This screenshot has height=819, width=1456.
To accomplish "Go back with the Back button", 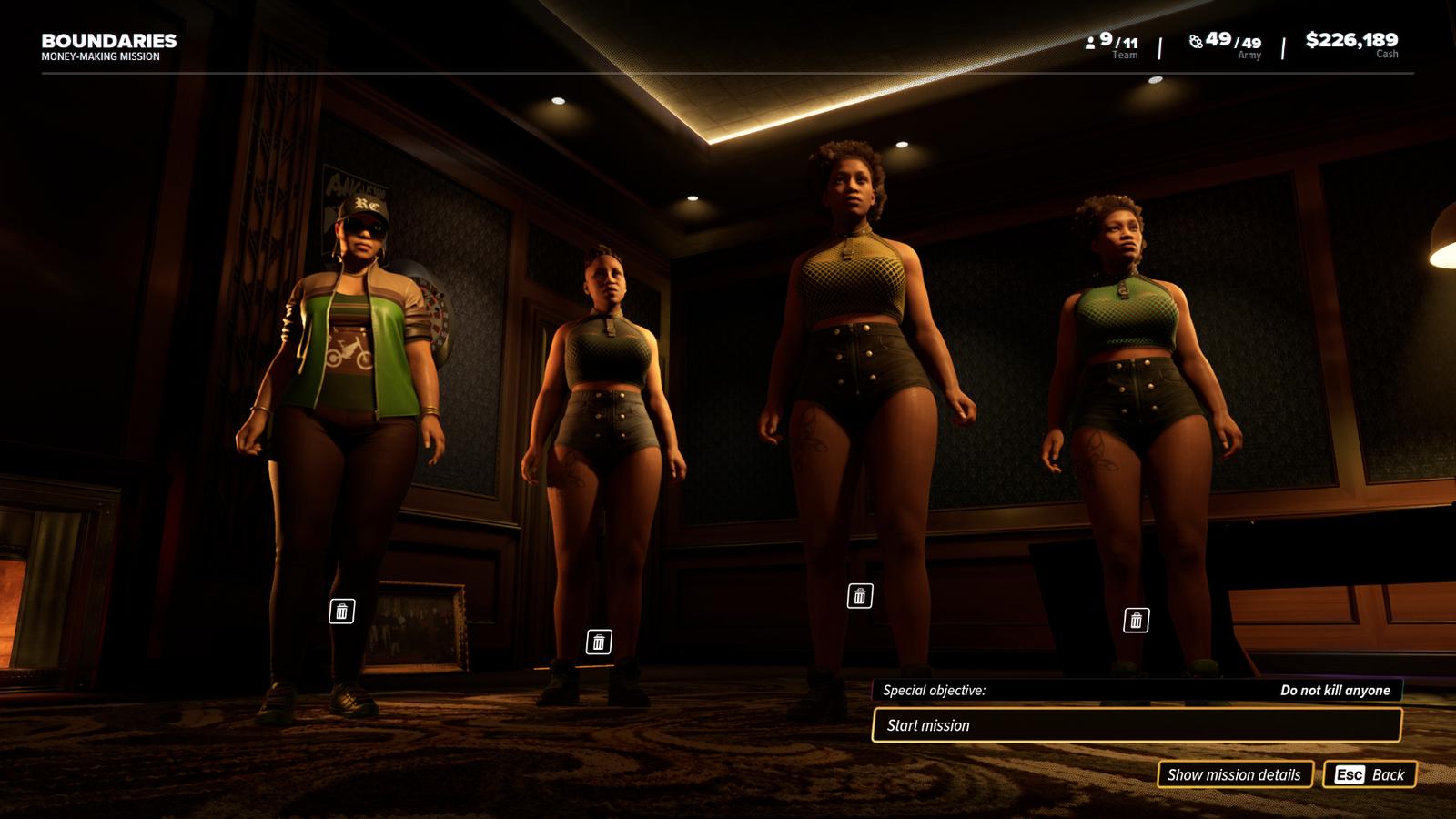I will (x=1370, y=774).
